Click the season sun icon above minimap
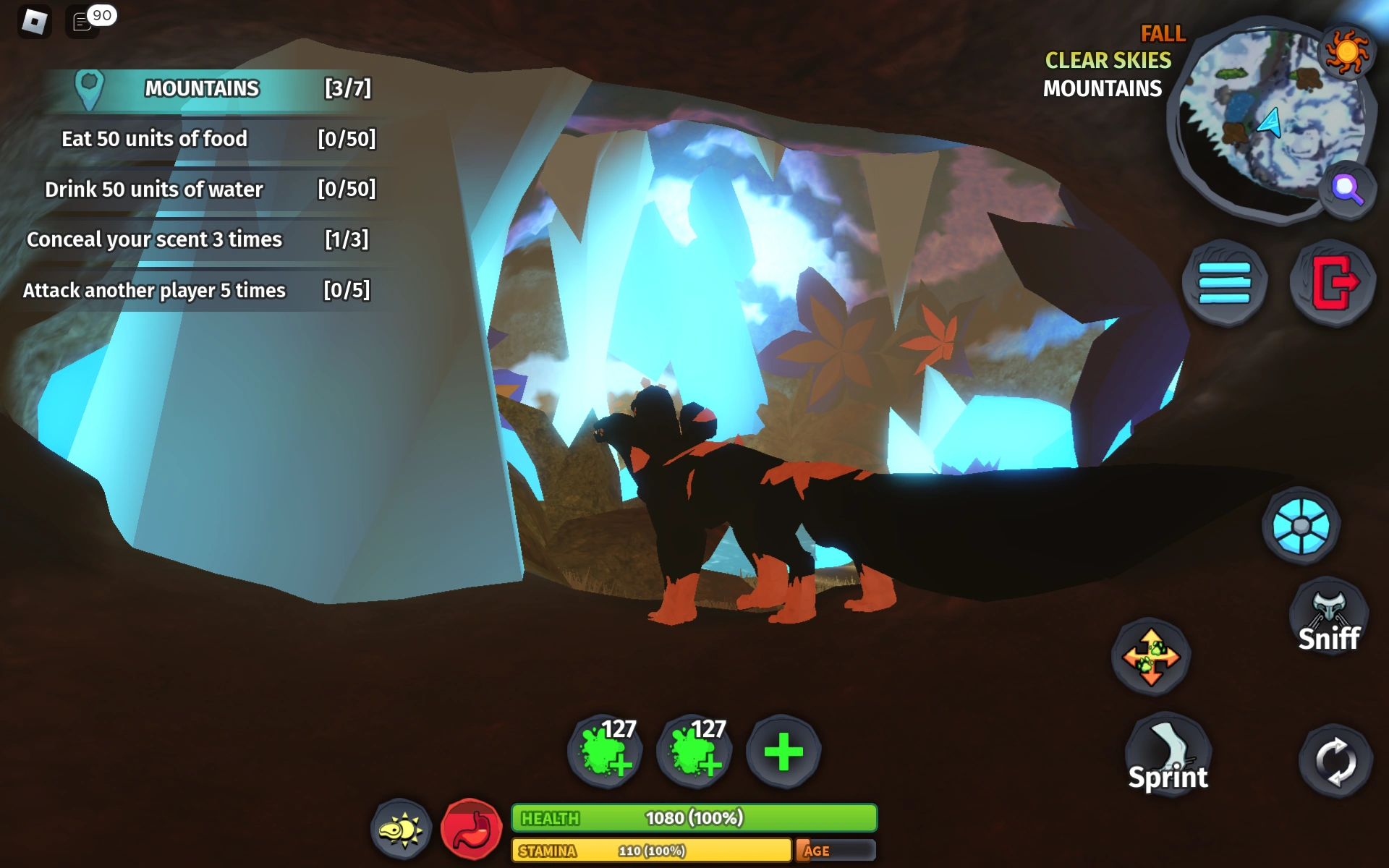The height and width of the screenshot is (868, 1389). pyautogui.click(x=1346, y=51)
